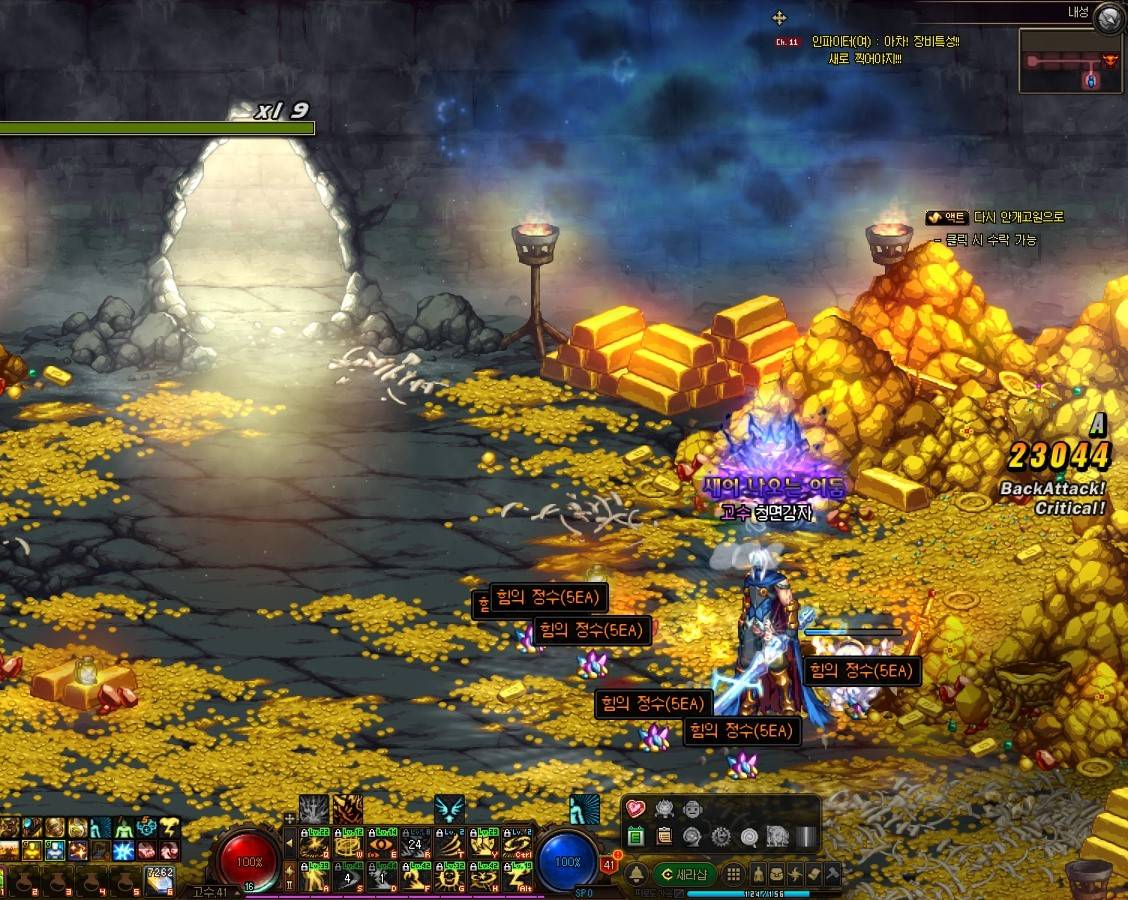The width and height of the screenshot is (1128, 900).
Task: Click the blue wings buff icon
Action: point(449,809)
